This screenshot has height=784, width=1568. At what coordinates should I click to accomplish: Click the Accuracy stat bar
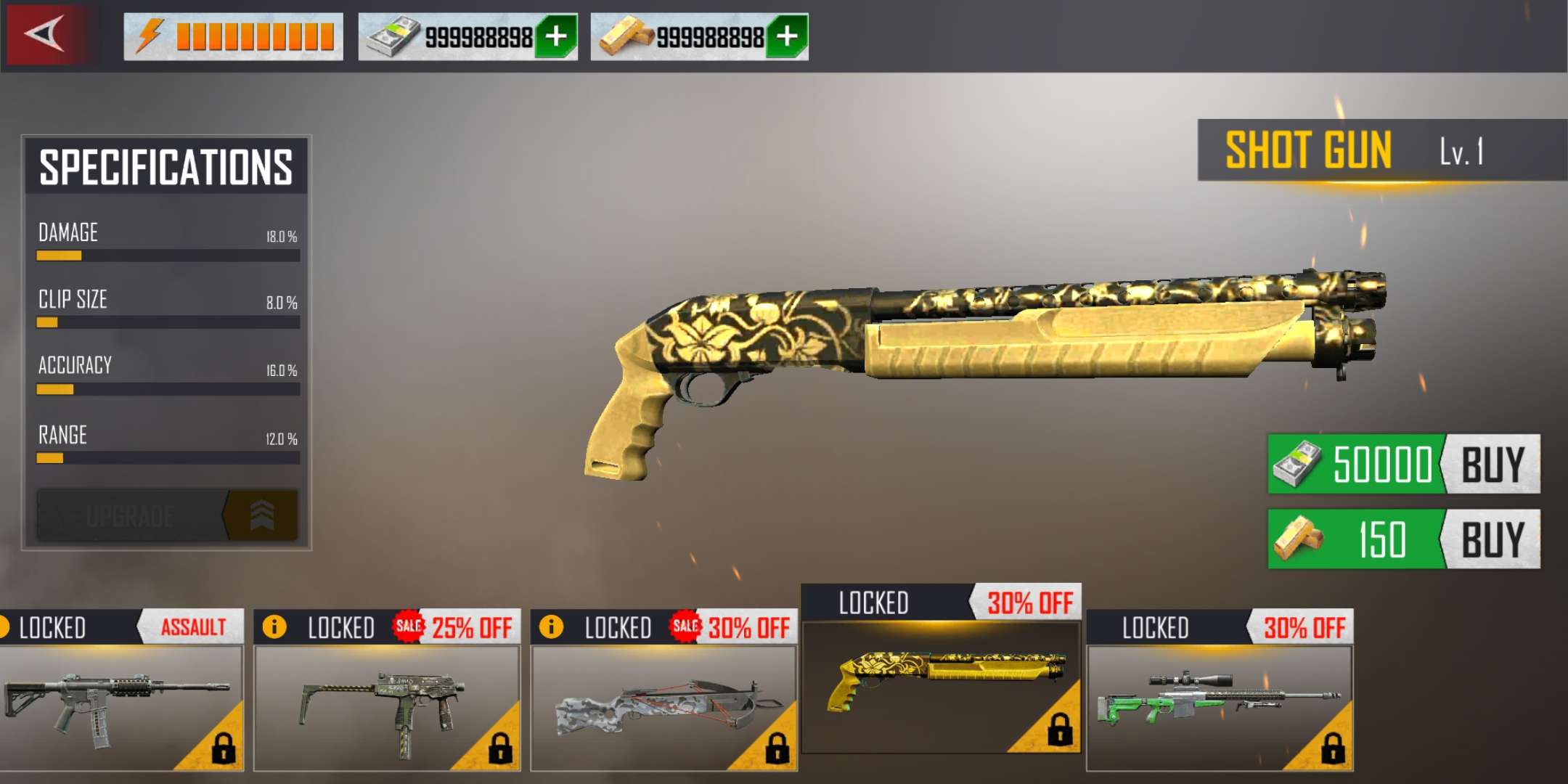pos(167,389)
